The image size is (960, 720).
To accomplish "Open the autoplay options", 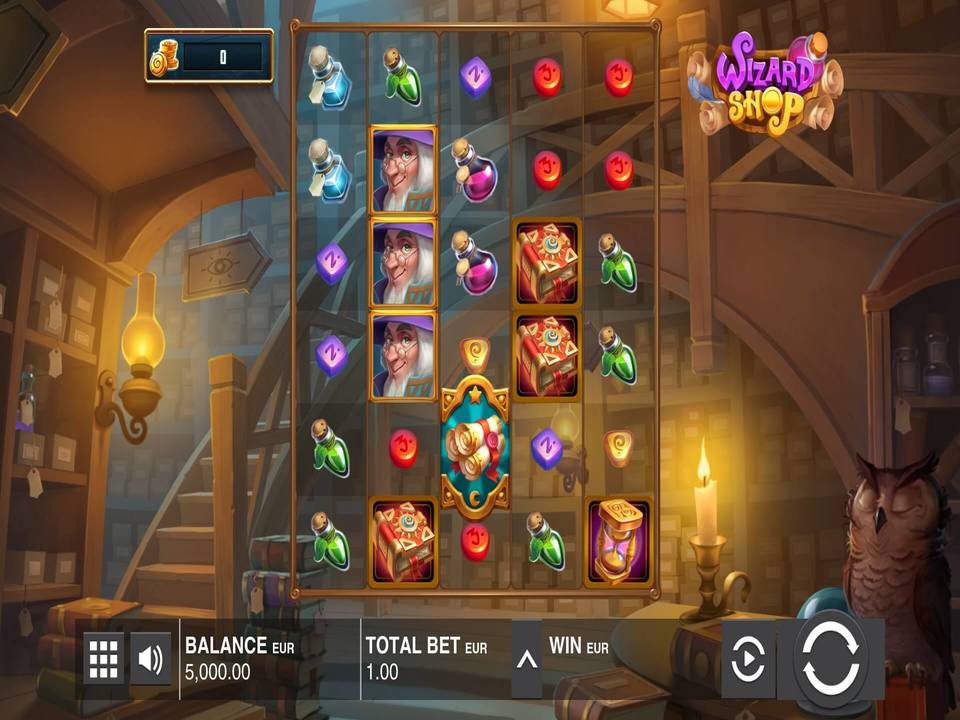I will (x=748, y=658).
